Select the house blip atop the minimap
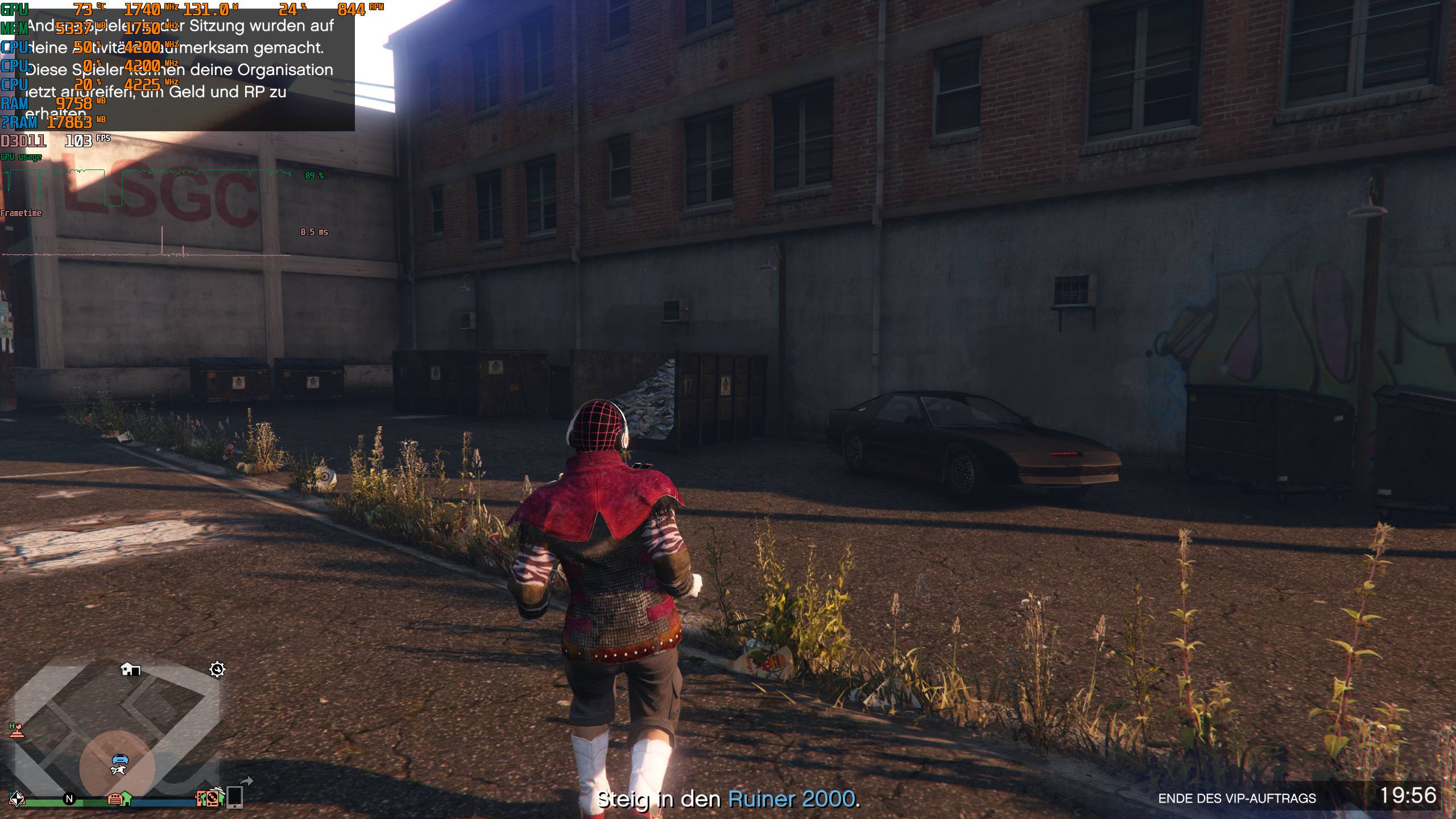 [131, 670]
